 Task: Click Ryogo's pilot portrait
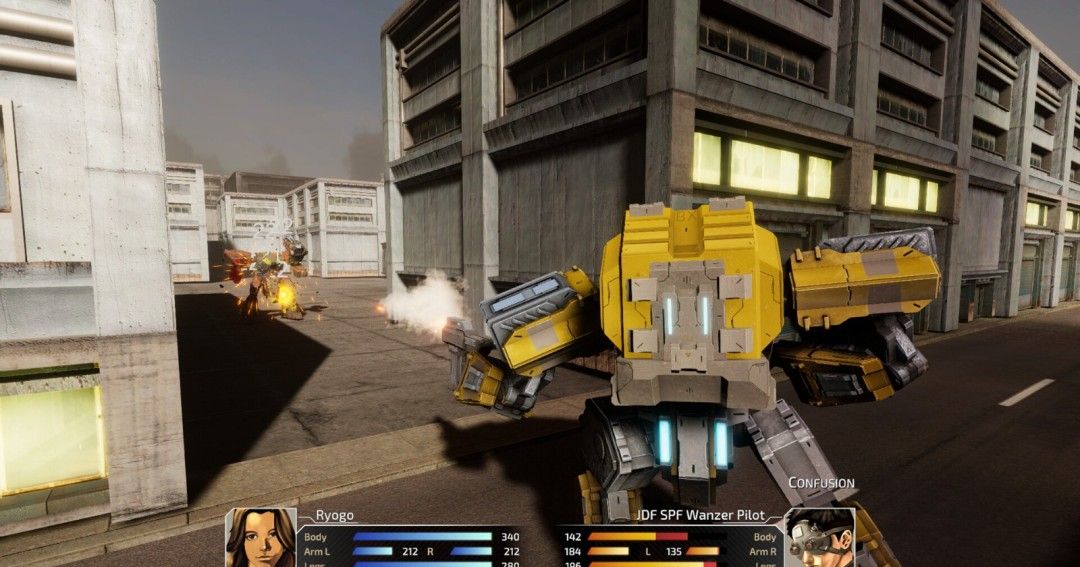(261, 538)
